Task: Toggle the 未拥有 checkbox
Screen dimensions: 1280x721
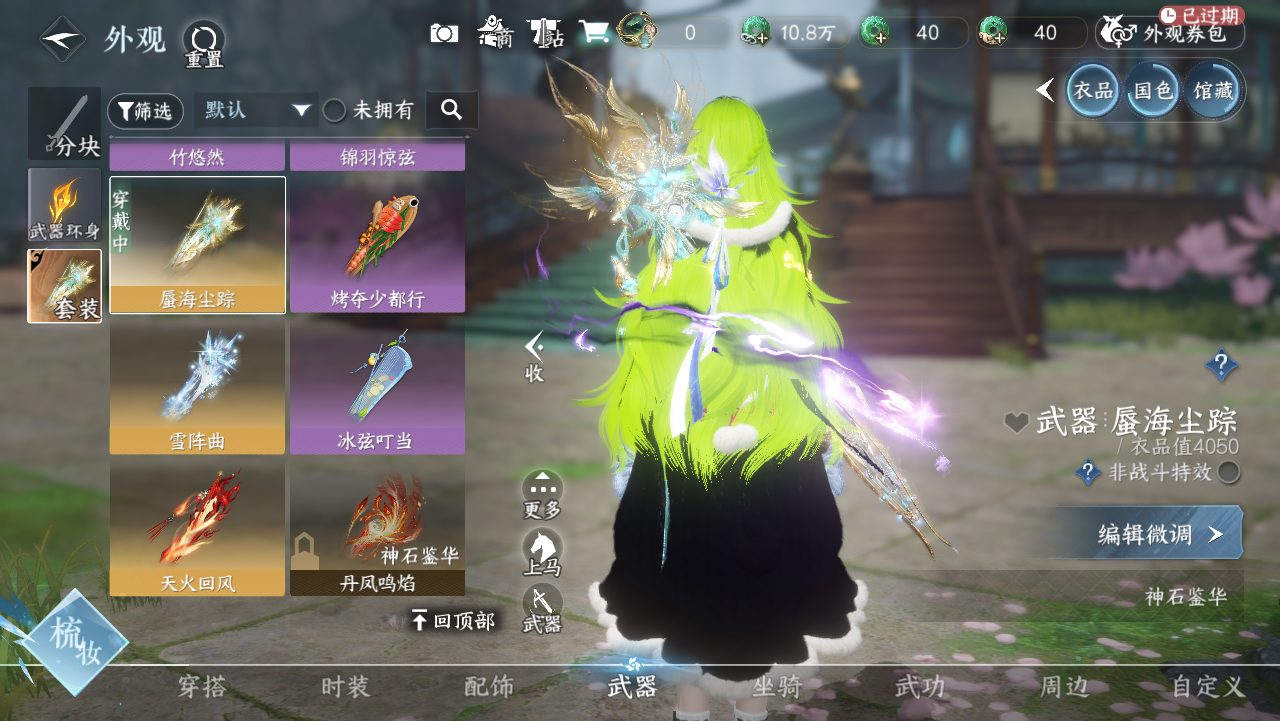Action: (335, 111)
